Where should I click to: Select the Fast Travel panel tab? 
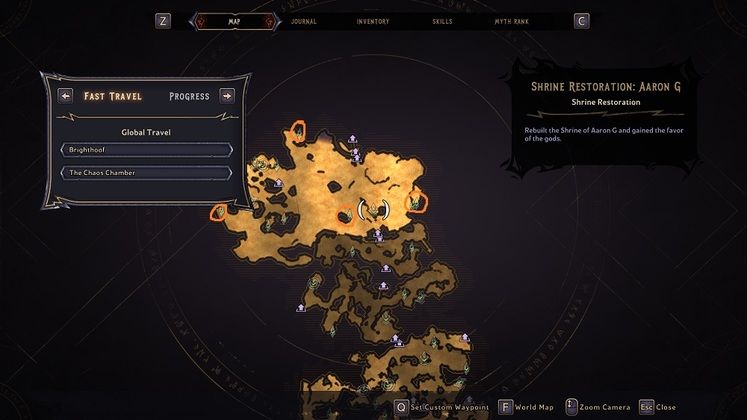(x=113, y=97)
